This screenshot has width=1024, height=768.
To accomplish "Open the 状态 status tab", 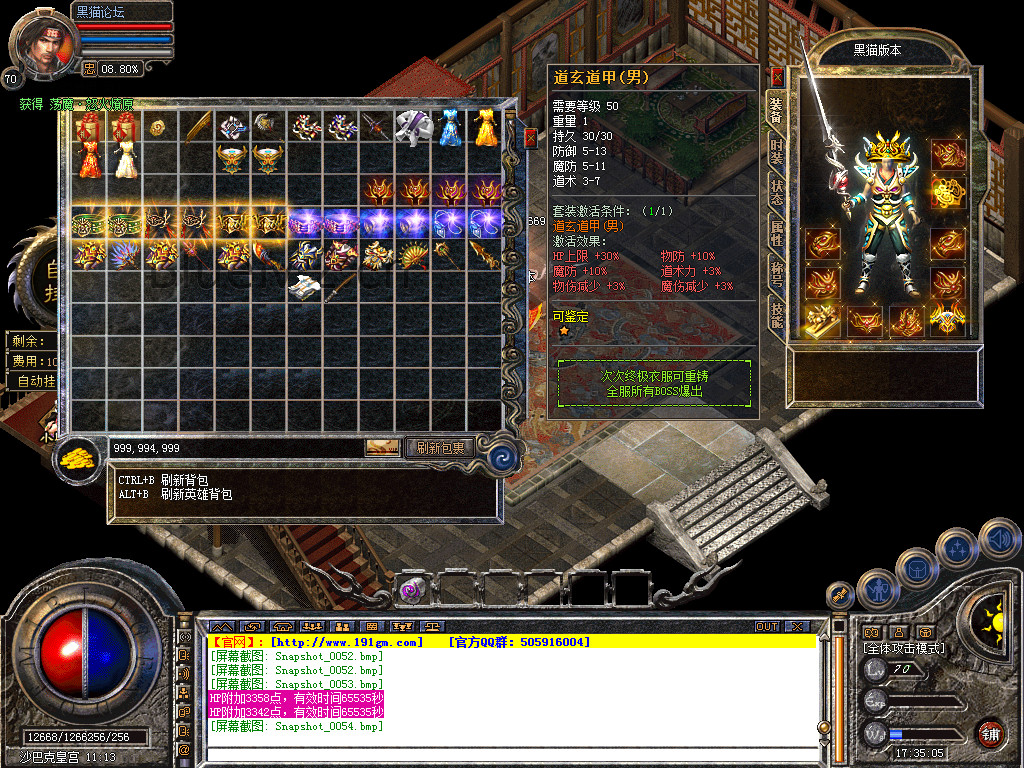I will coord(776,192).
